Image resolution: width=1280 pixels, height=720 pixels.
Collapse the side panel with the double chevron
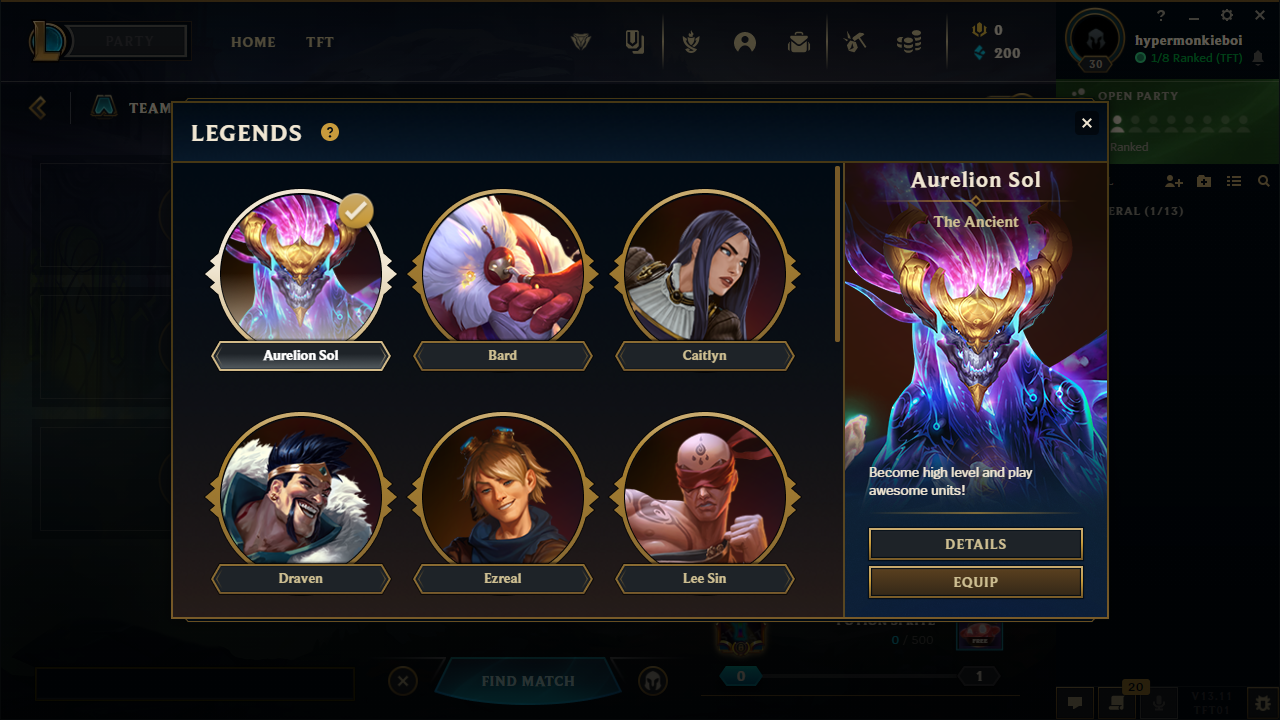[37, 107]
